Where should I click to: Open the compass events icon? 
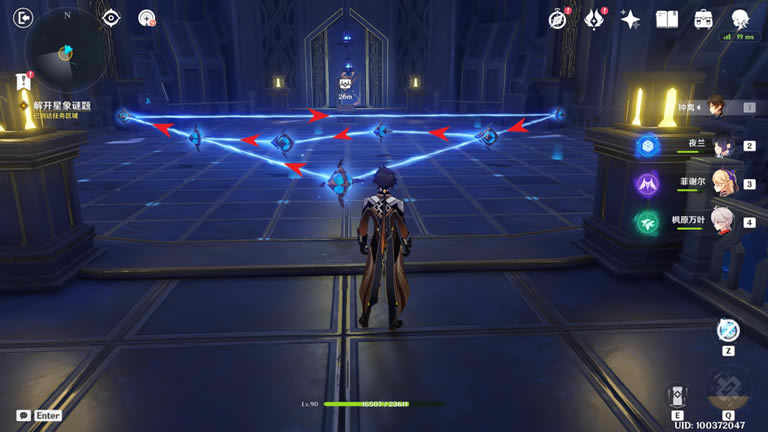pyautogui.click(x=558, y=19)
